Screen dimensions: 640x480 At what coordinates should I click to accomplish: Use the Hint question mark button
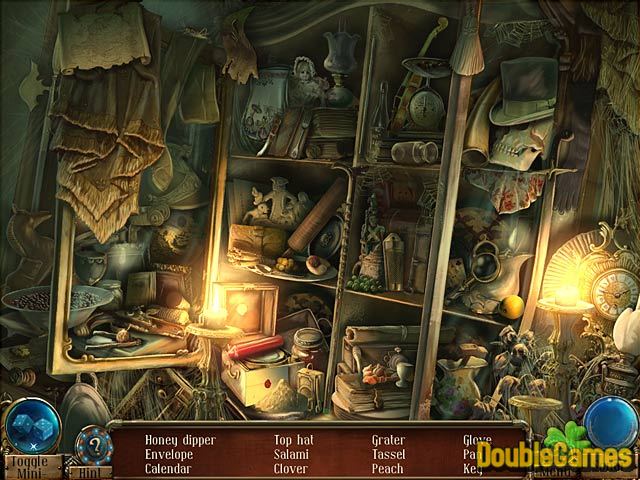95,443
